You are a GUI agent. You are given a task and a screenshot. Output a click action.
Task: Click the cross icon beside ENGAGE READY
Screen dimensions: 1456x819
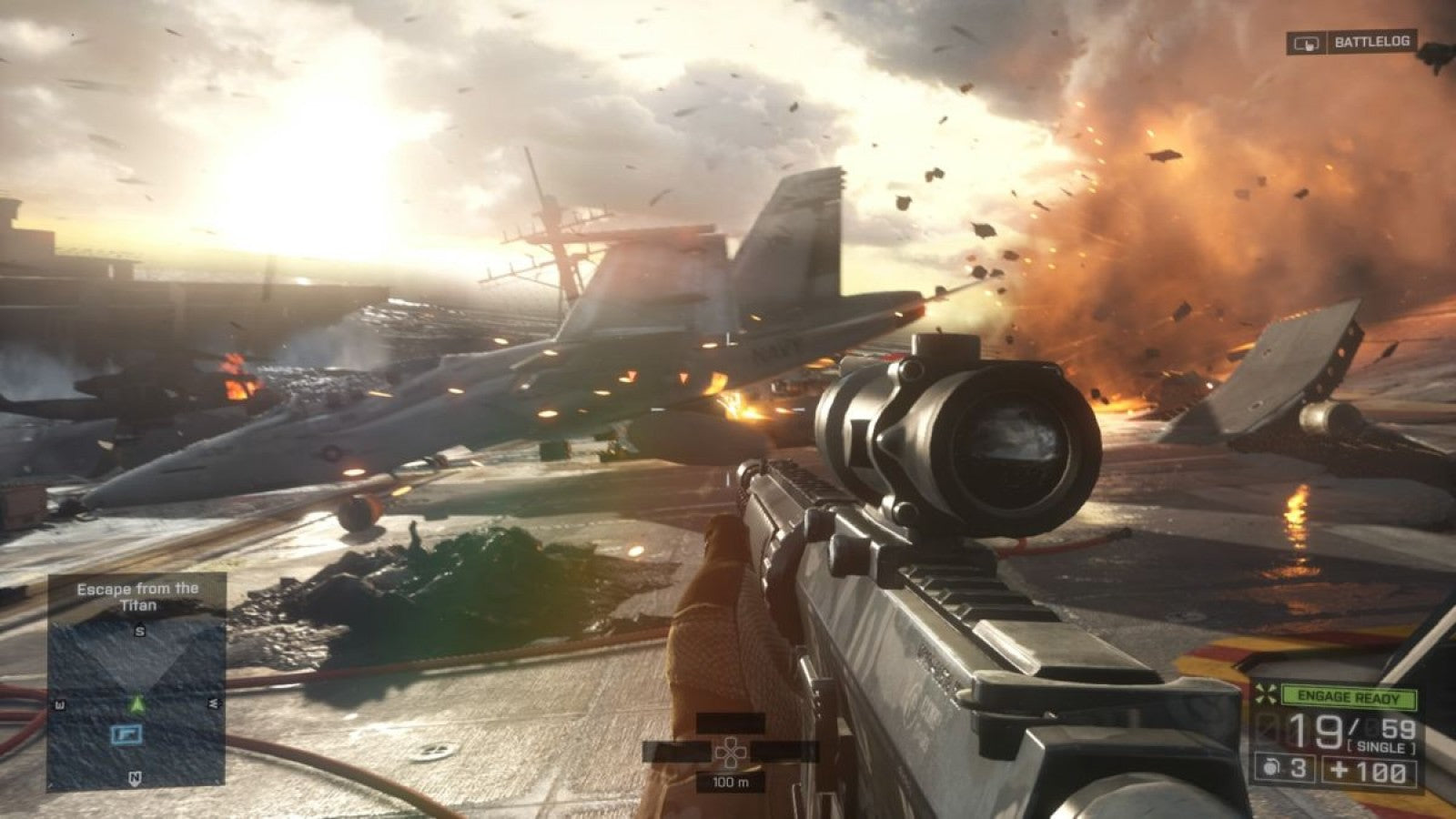click(1266, 693)
